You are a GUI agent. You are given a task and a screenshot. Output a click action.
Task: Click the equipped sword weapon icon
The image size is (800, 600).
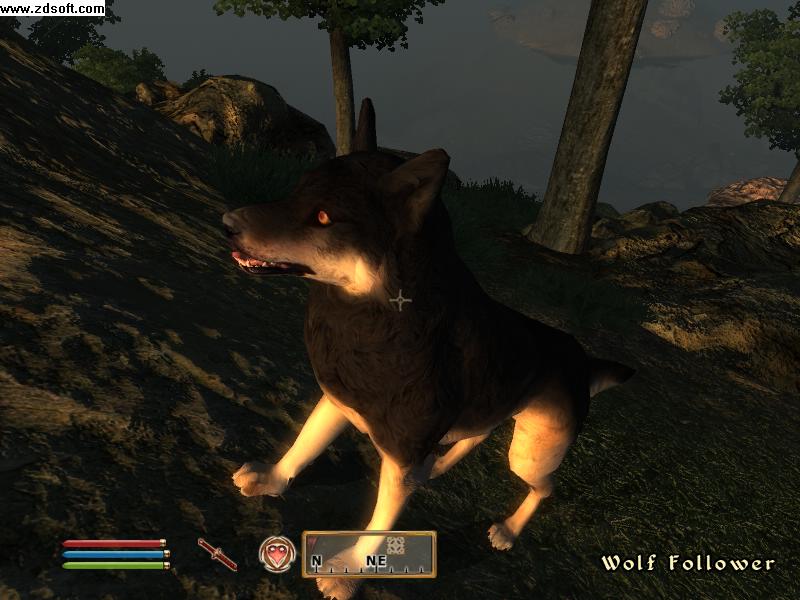pos(217,554)
